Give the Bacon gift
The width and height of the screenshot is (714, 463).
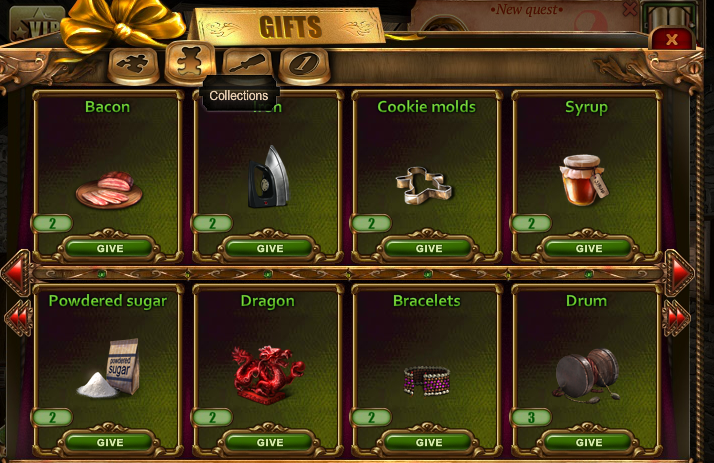click(x=109, y=248)
